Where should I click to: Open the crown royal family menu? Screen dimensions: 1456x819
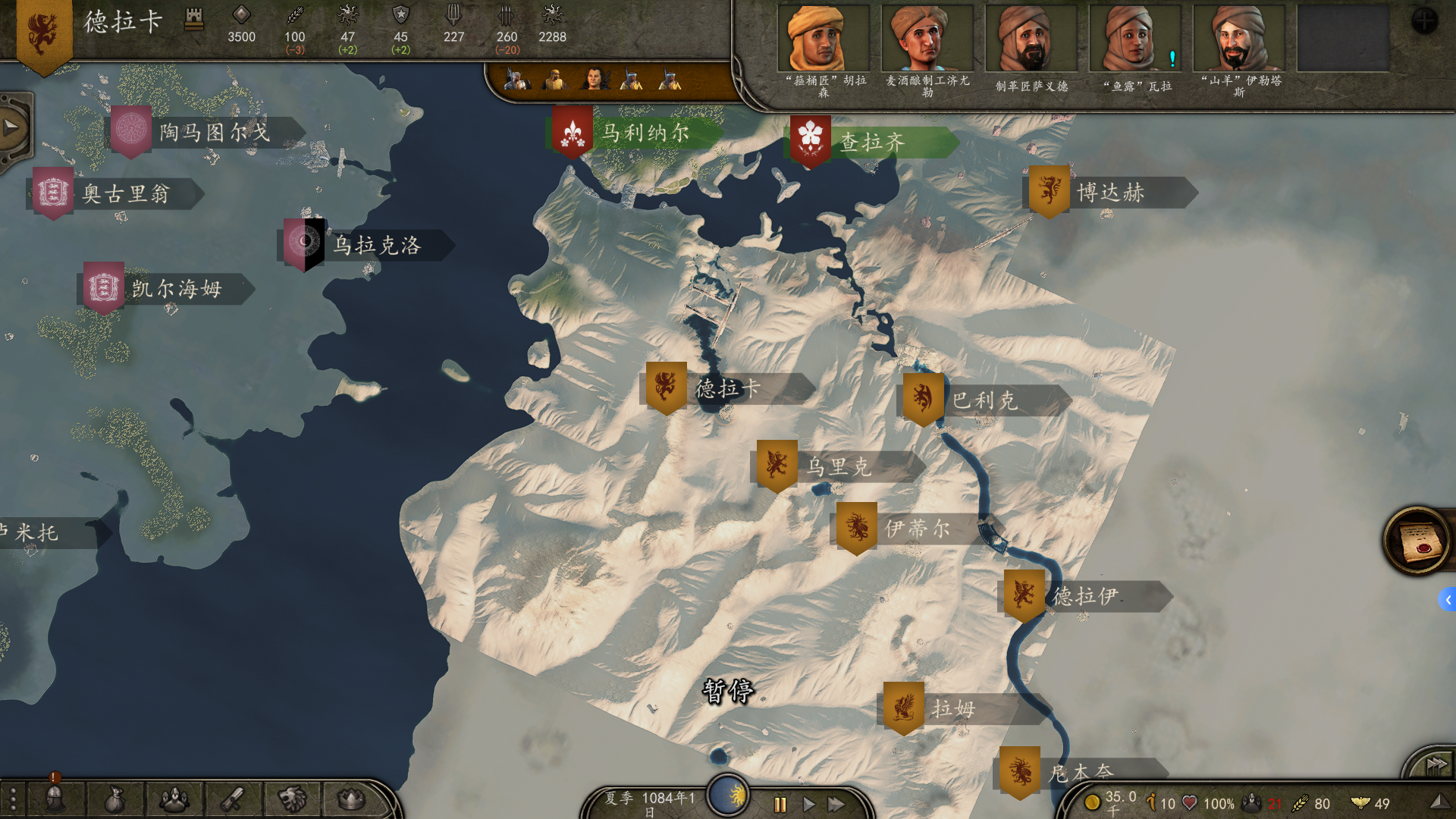coord(350,799)
